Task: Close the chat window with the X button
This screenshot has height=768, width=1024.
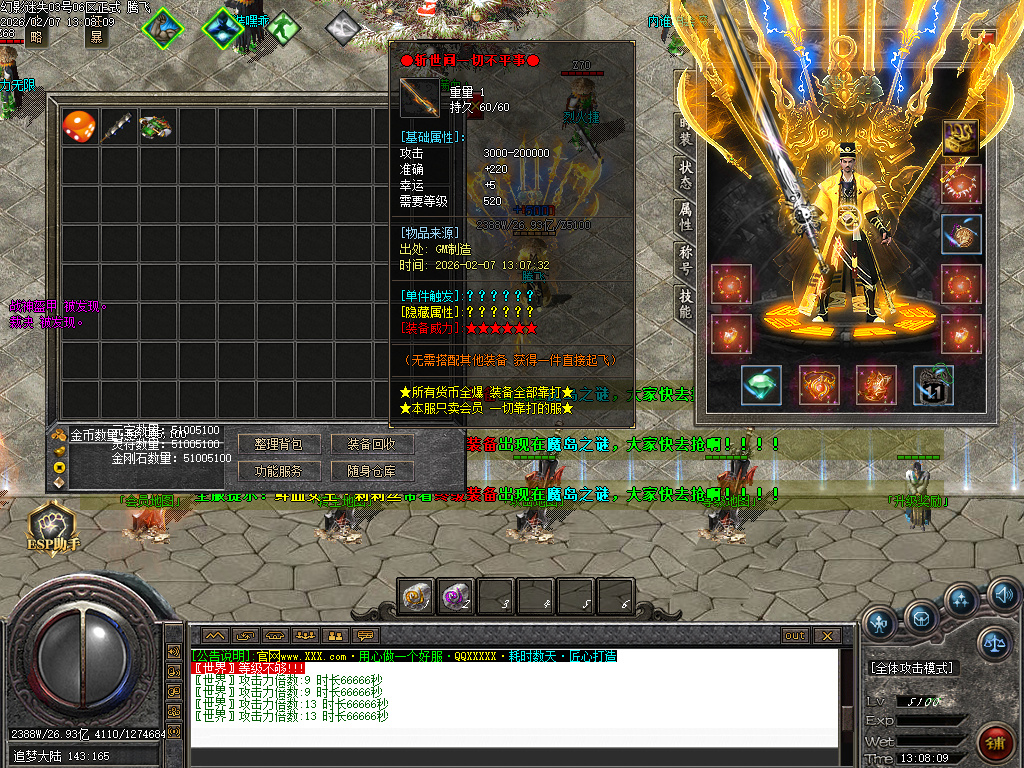Action: (826, 636)
